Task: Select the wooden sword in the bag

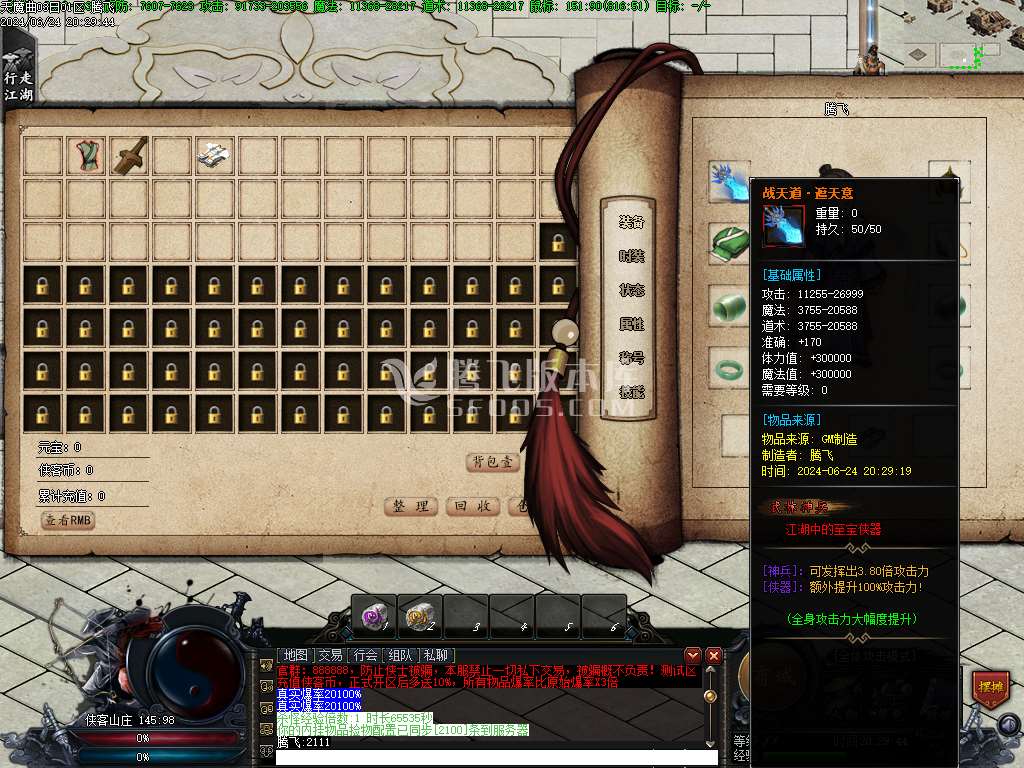Action: tap(129, 155)
